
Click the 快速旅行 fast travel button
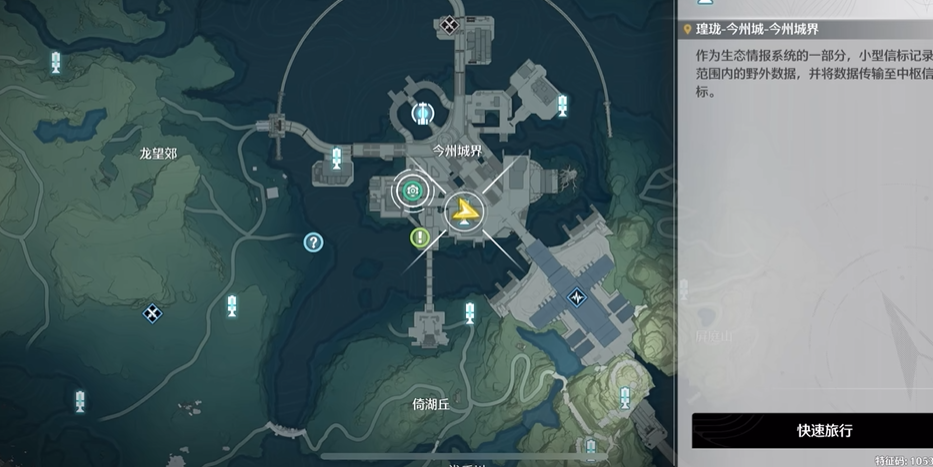tap(811, 430)
